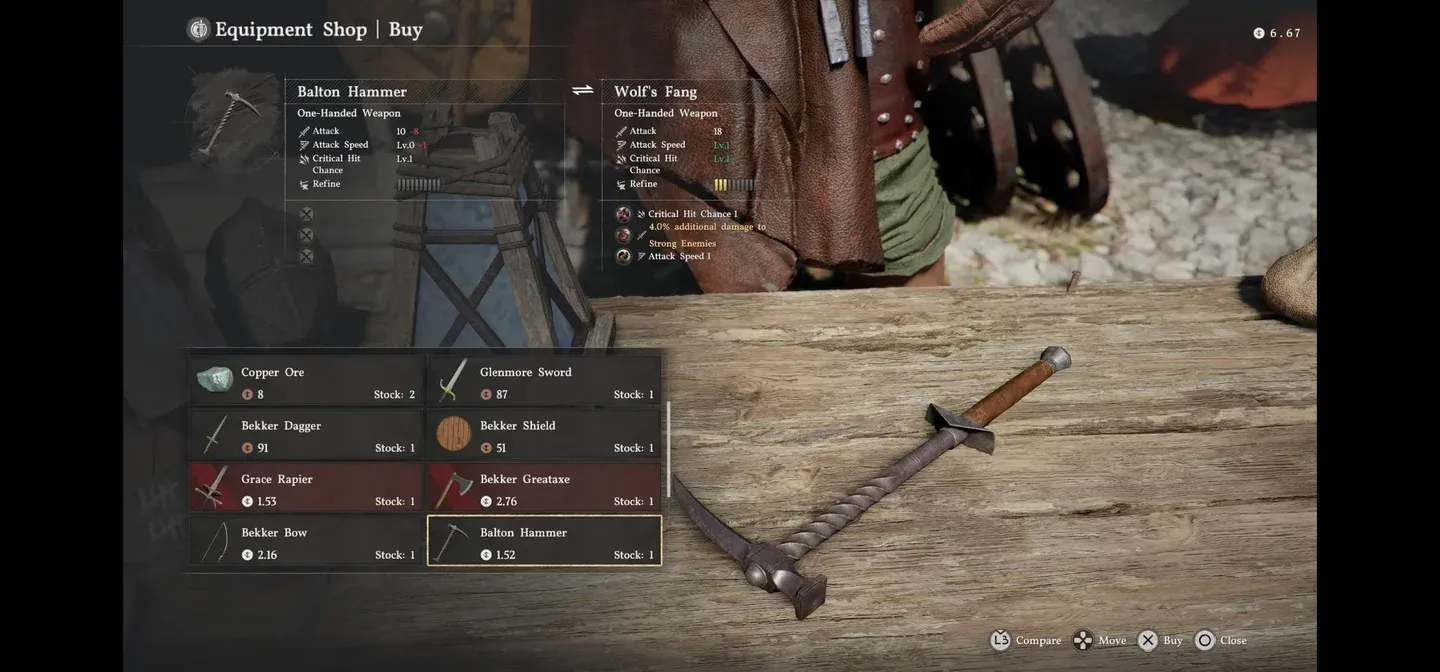Choose the Bekker Greataxe entry
This screenshot has height=672, width=1440.
[x=545, y=488]
